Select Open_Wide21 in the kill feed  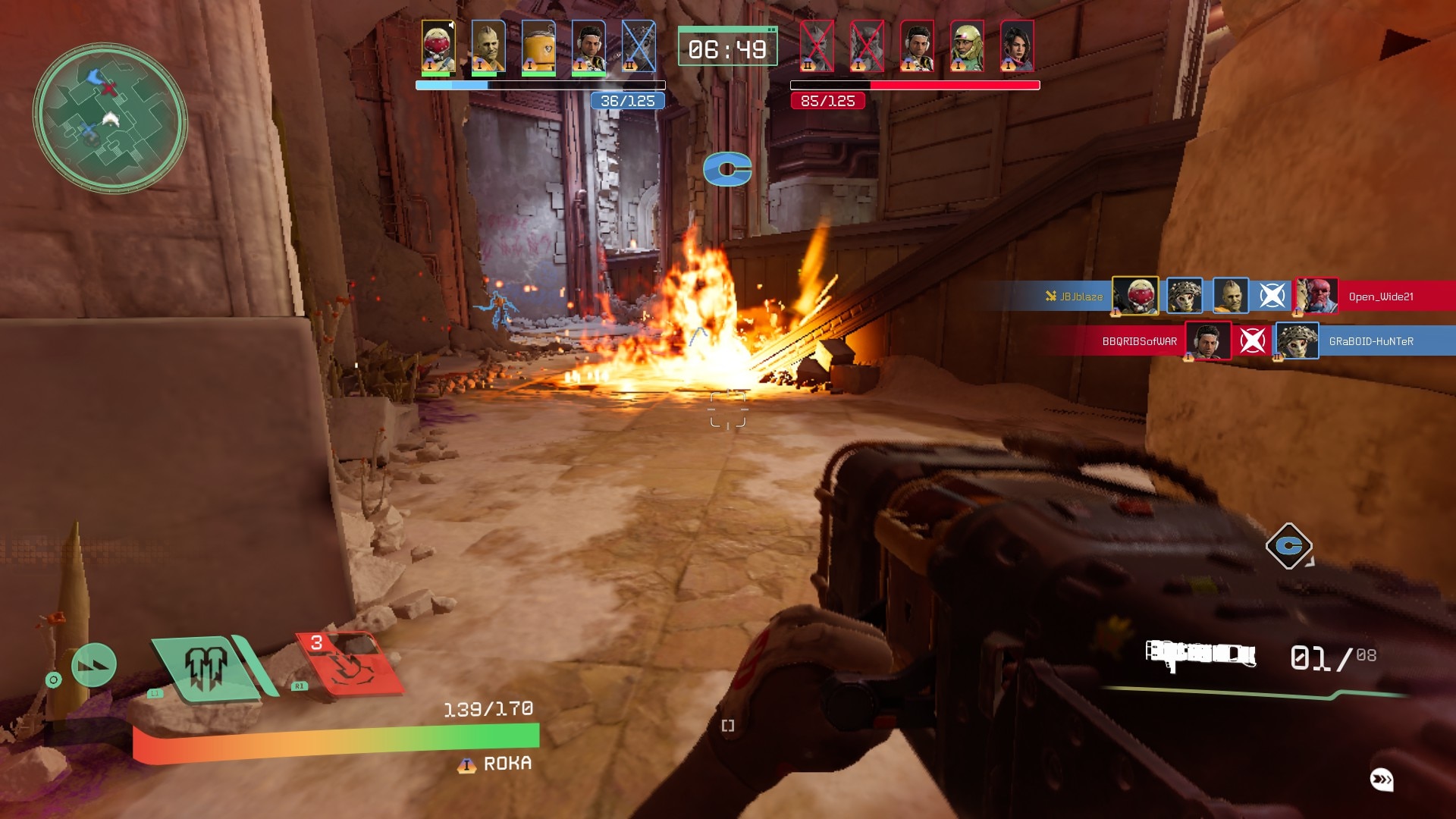point(1380,297)
